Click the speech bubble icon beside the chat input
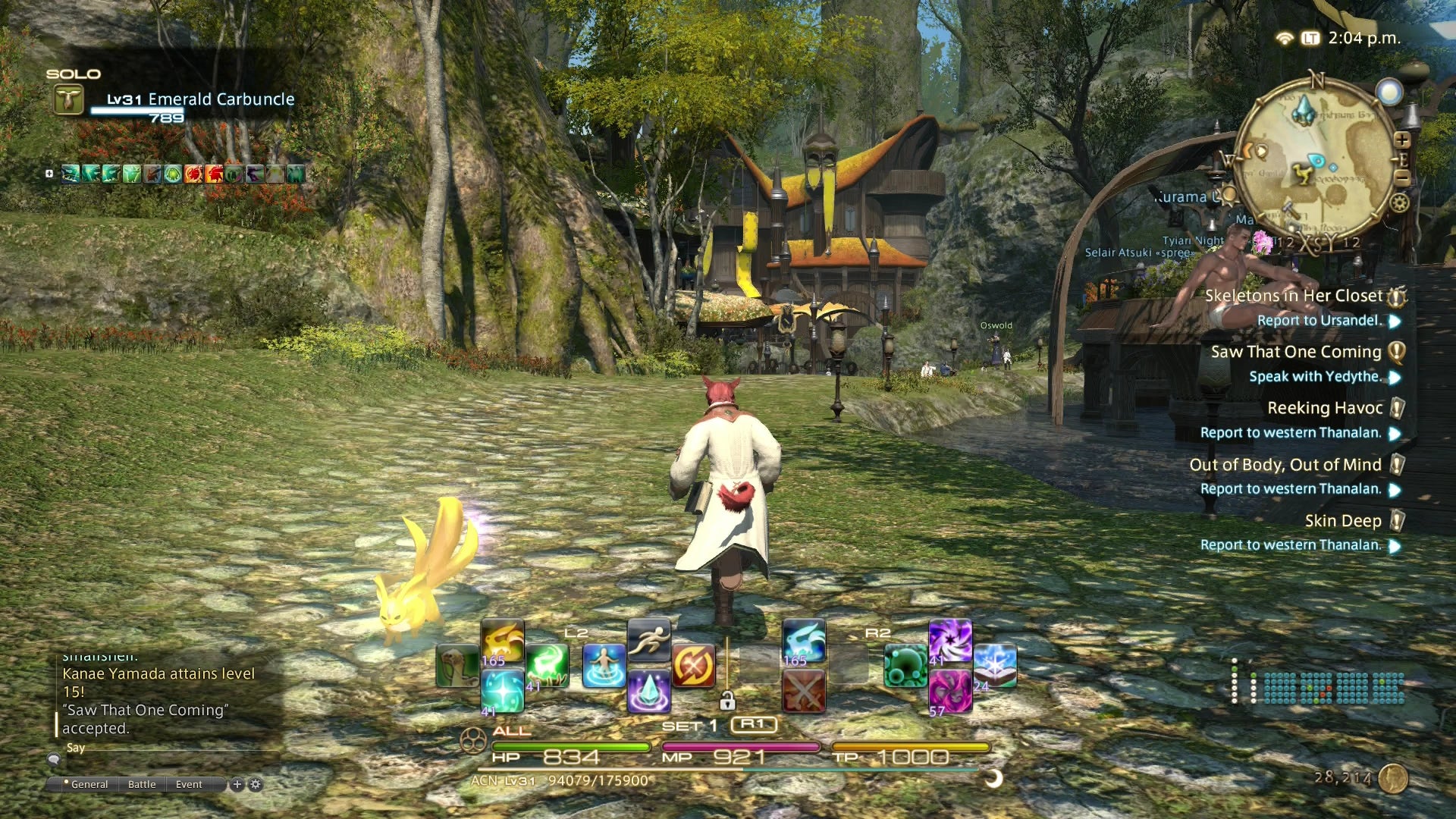 pyautogui.click(x=54, y=761)
